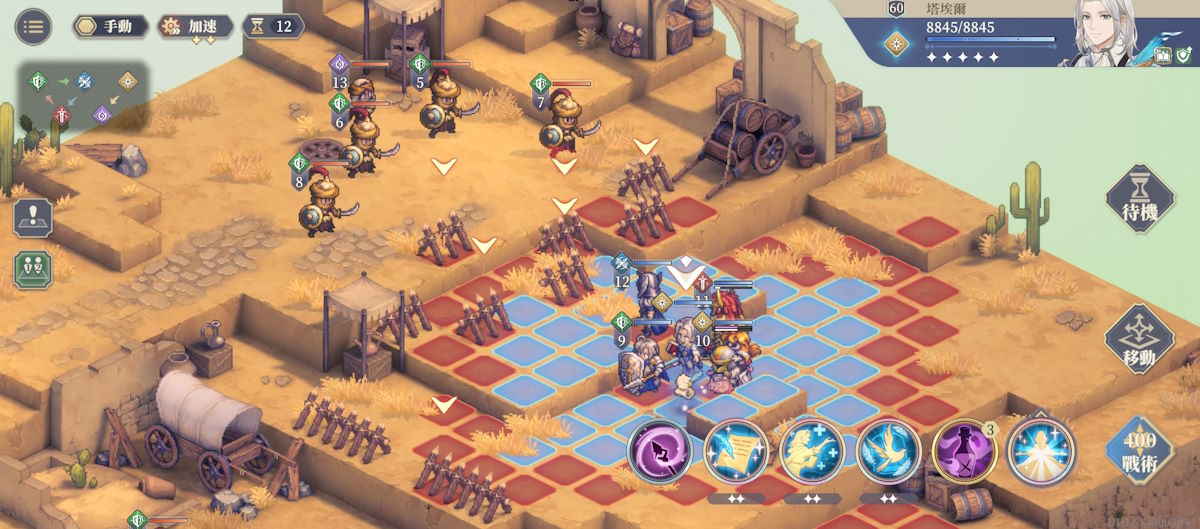Open the class advantage chart panel
Image resolution: width=1200 pixels, height=529 pixels.
point(84,97)
